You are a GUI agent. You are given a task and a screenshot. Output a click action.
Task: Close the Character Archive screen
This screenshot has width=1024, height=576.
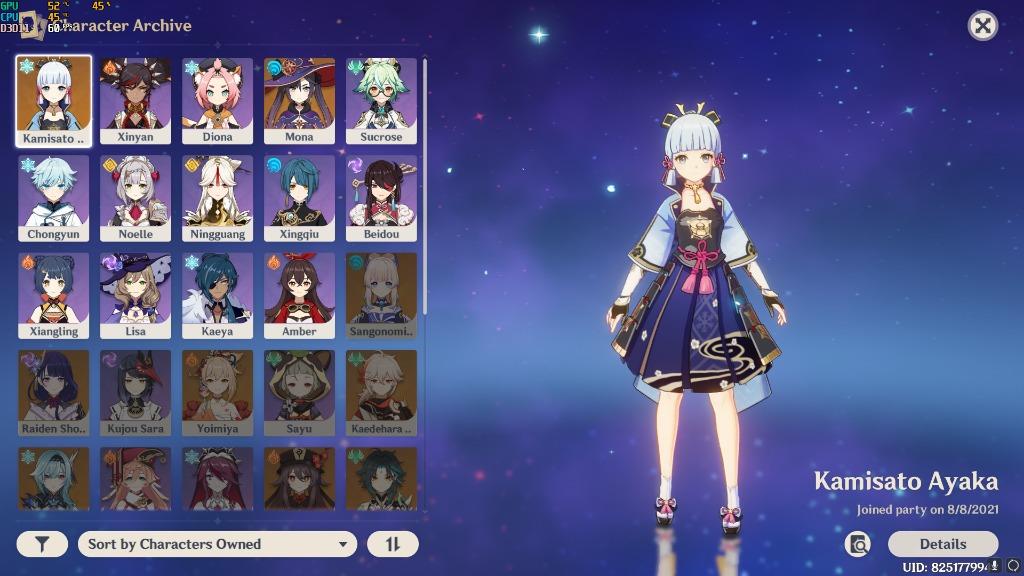click(x=983, y=26)
